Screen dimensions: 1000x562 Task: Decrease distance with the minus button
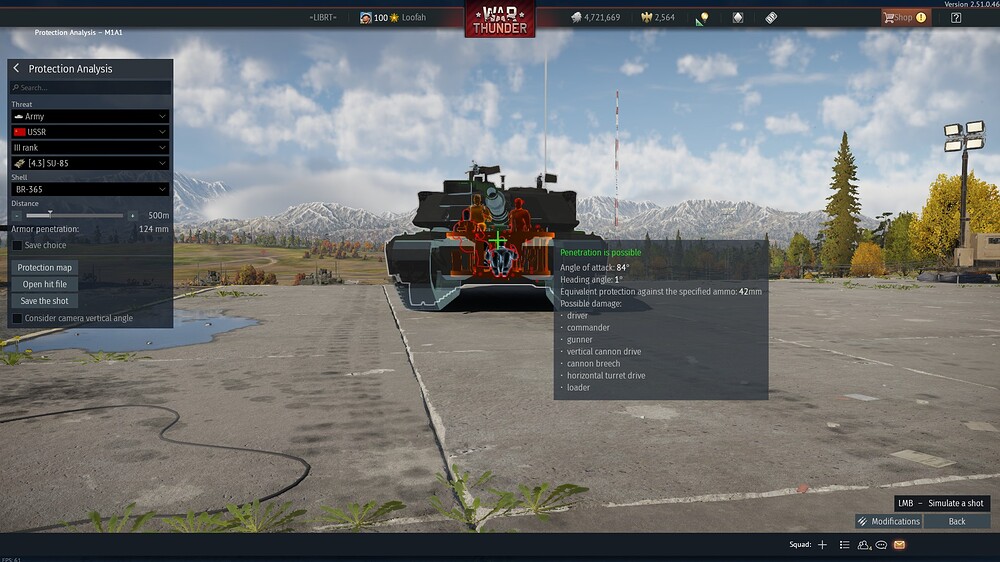pyautogui.click(x=18, y=215)
